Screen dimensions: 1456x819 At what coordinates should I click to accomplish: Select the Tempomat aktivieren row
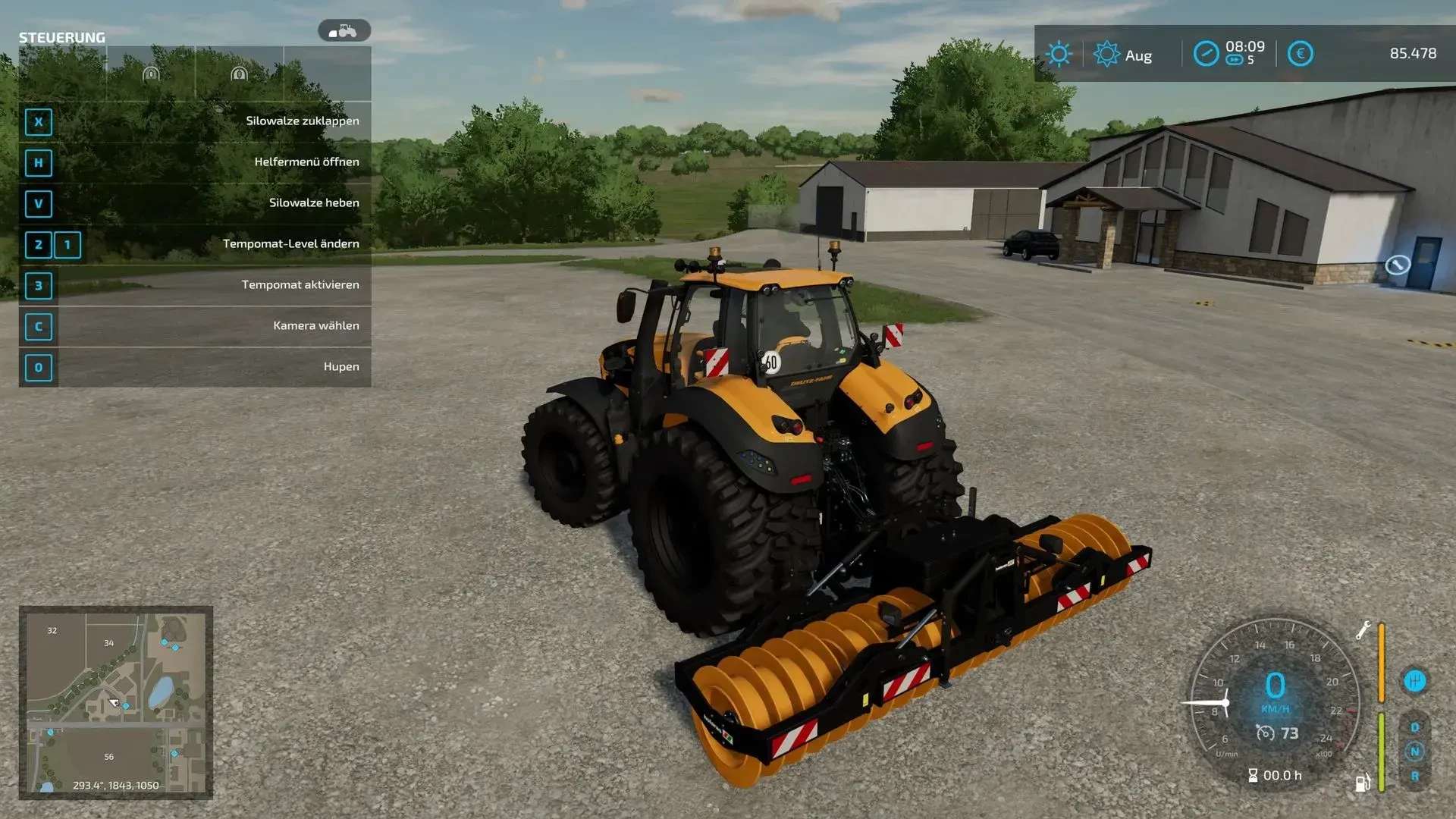coord(195,285)
